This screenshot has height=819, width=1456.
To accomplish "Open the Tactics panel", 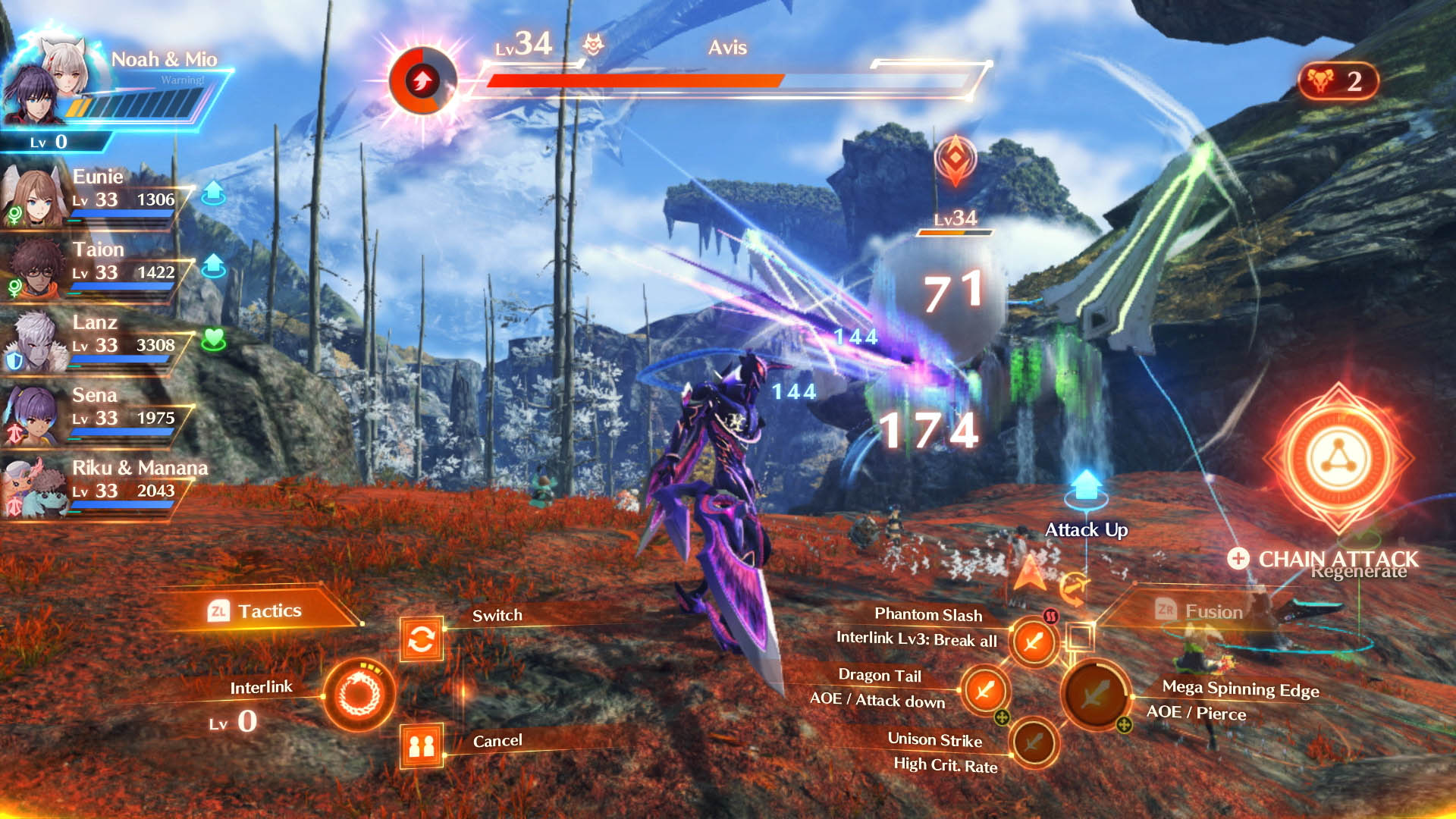I will pos(256,610).
